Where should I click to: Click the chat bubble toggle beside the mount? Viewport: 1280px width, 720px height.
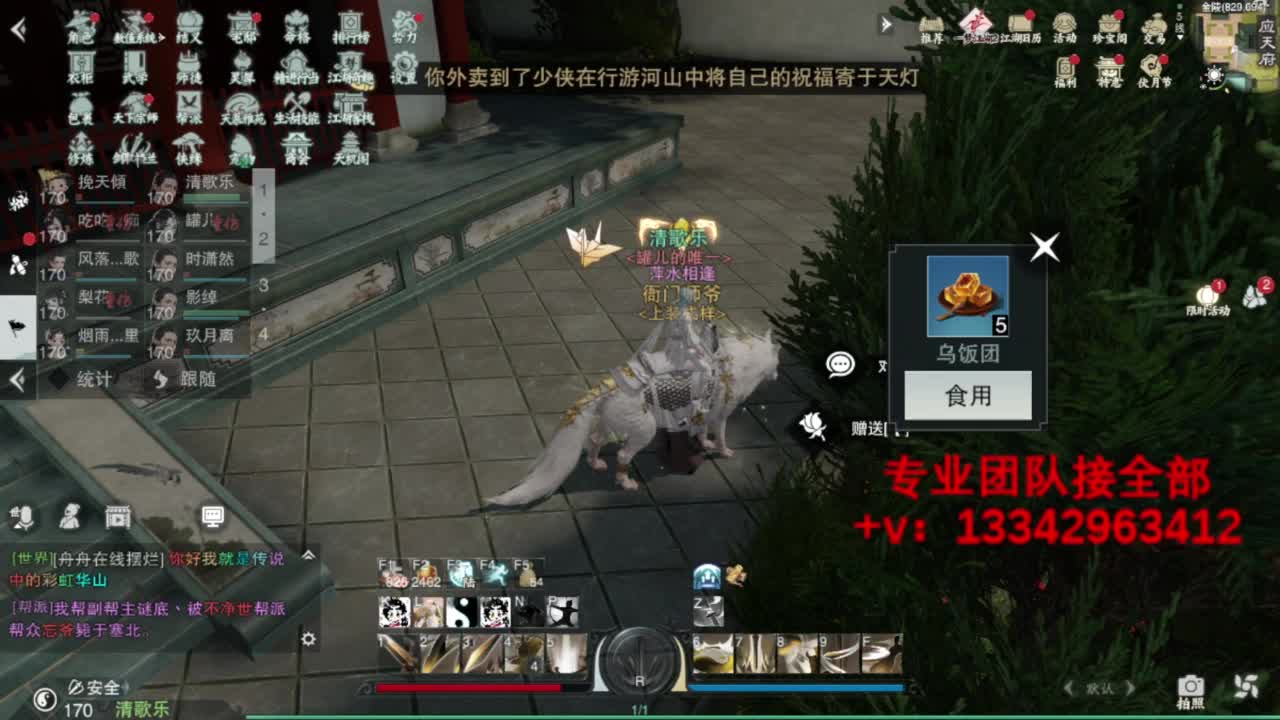pos(838,363)
